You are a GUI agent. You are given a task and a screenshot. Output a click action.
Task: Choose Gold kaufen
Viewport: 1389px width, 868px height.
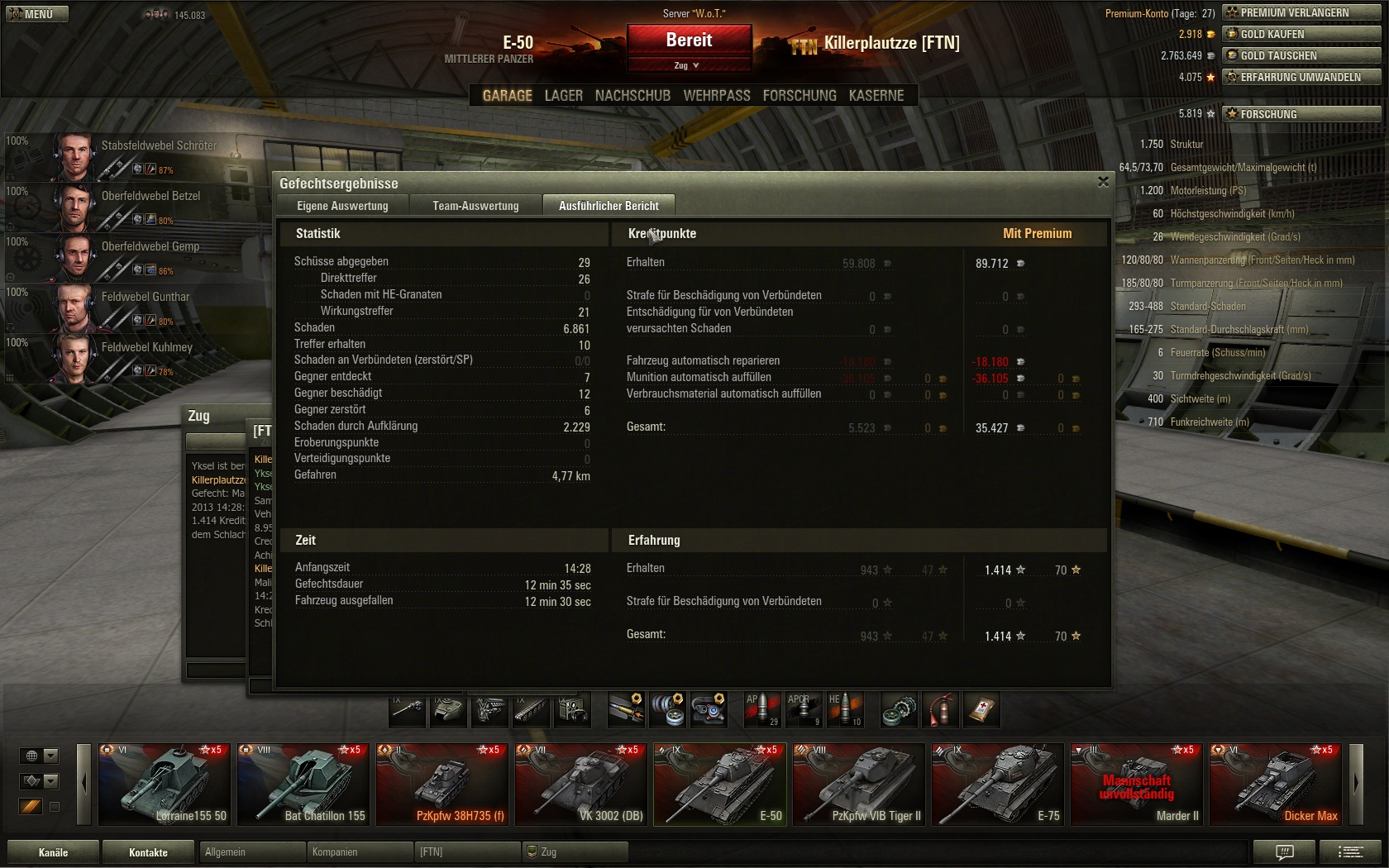tap(1301, 34)
